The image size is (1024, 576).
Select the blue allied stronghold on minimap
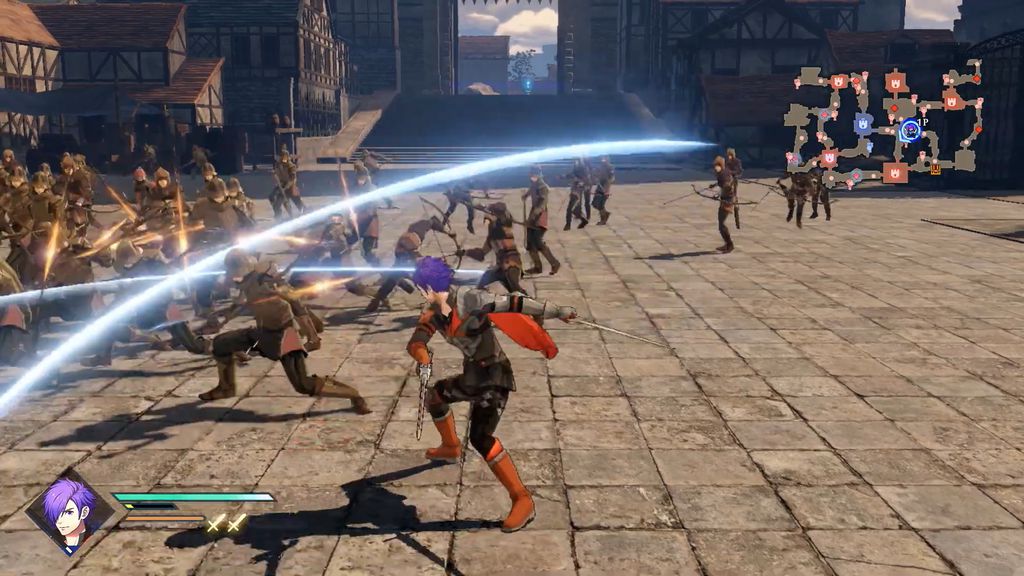[x=864, y=124]
